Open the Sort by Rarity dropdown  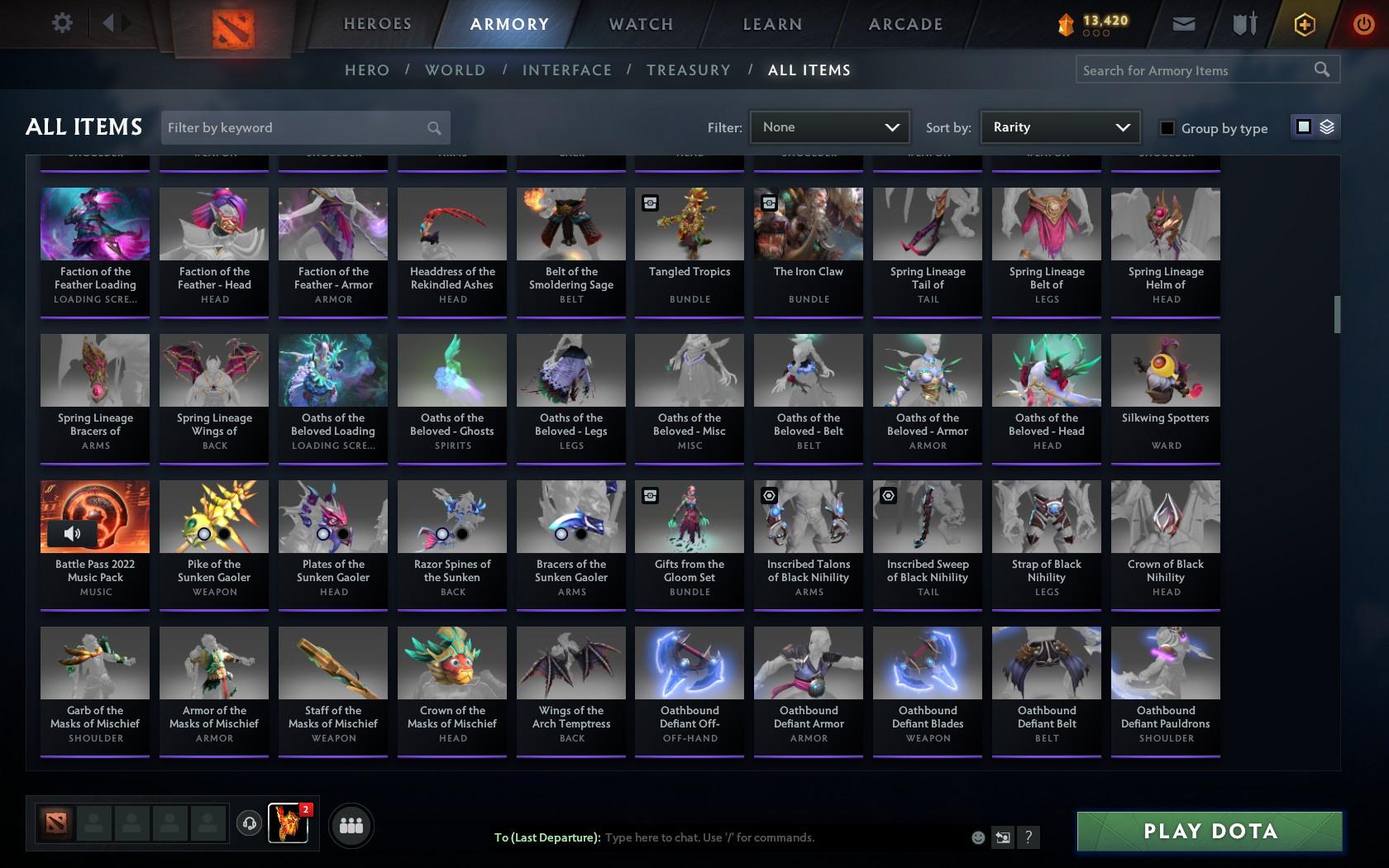click(x=1059, y=127)
